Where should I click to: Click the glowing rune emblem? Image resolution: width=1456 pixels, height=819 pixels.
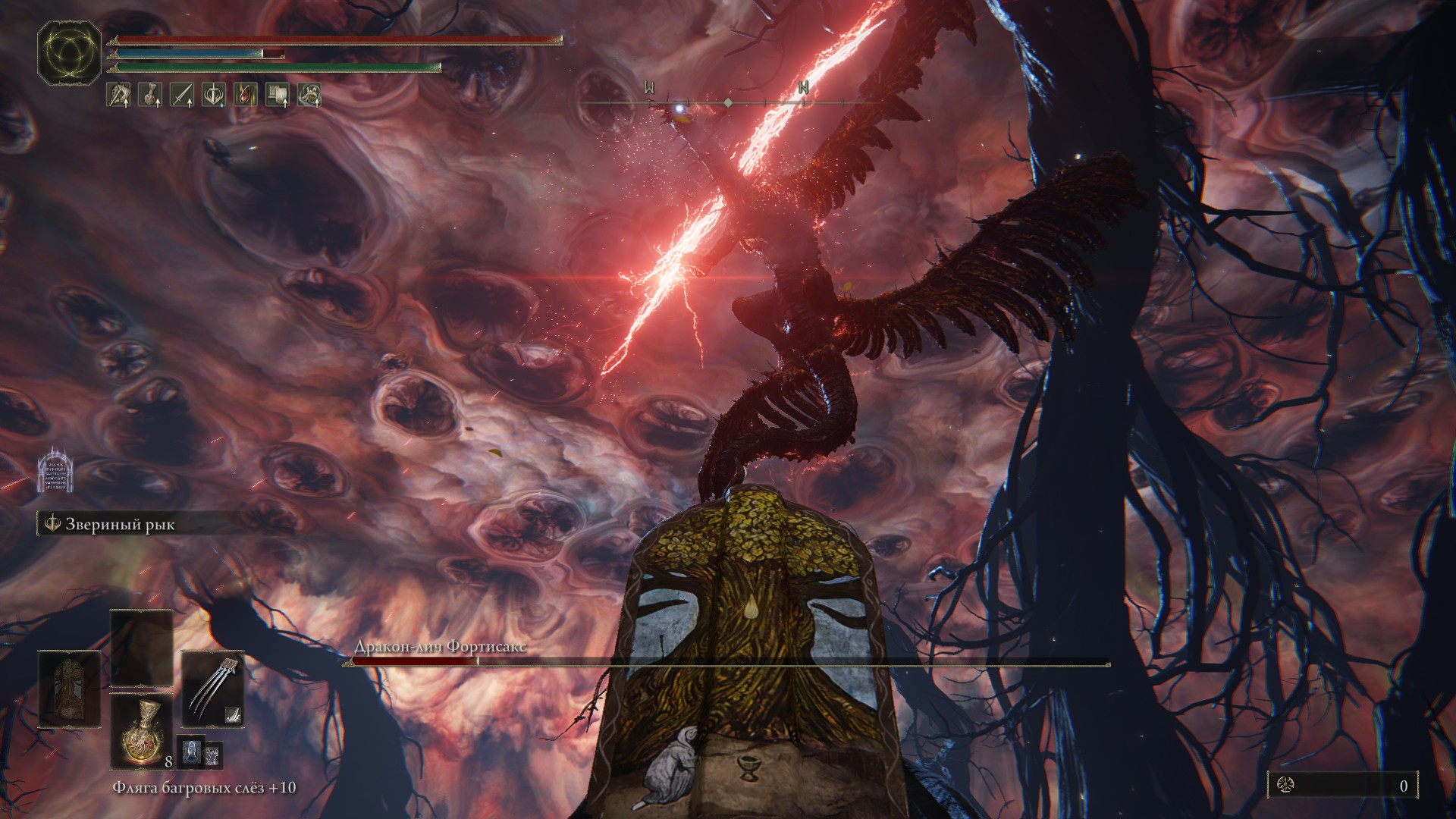pyautogui.click(x=69, y=53)
